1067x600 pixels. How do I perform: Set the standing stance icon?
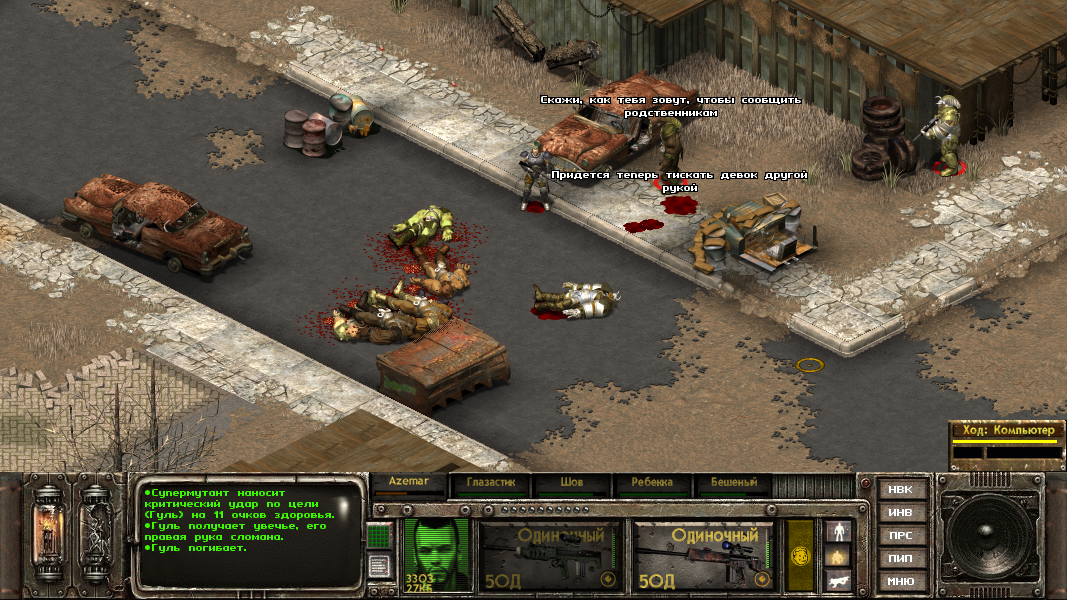click(x=837, y=530)
